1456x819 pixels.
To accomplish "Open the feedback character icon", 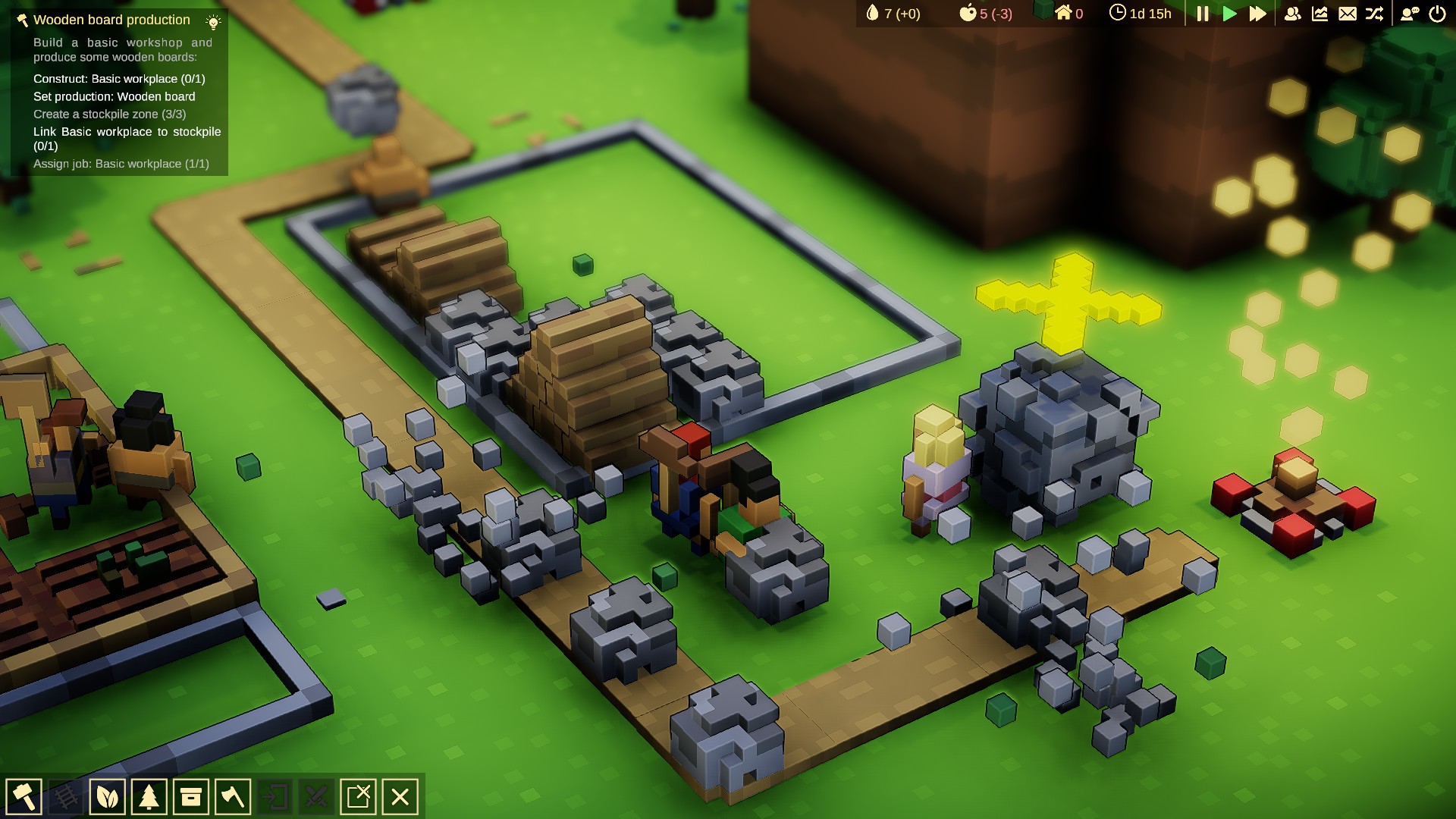I will (1410, 13).
